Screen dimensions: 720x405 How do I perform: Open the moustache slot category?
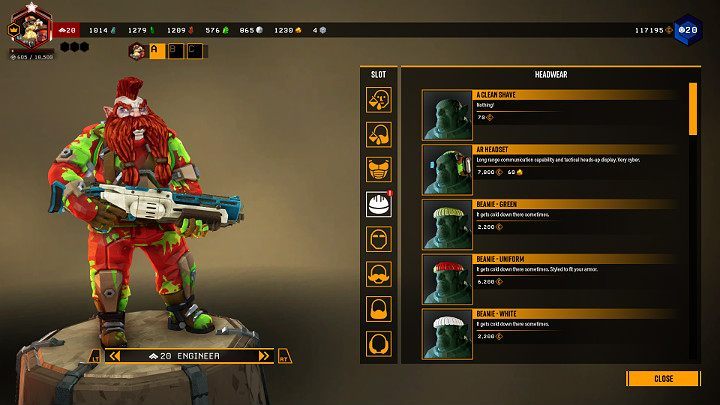(379, 274)
